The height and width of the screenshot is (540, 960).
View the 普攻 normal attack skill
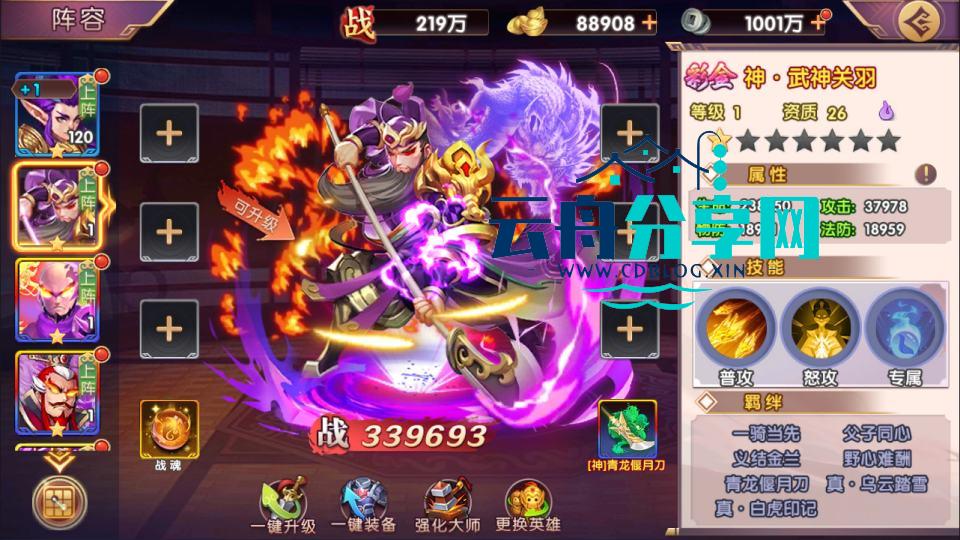tap(735, 328)
